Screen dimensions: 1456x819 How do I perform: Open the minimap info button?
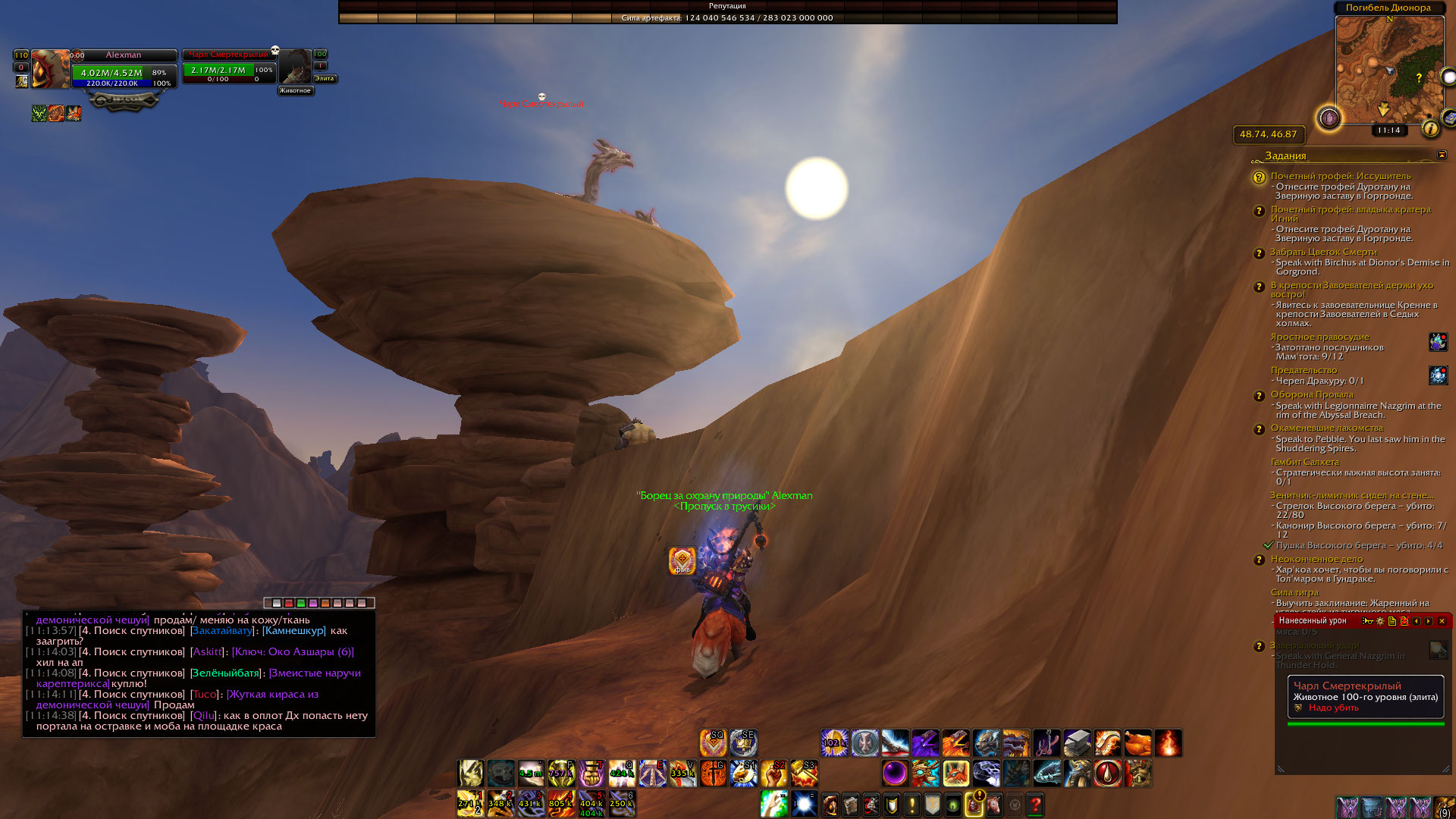tap(1430, 129)
